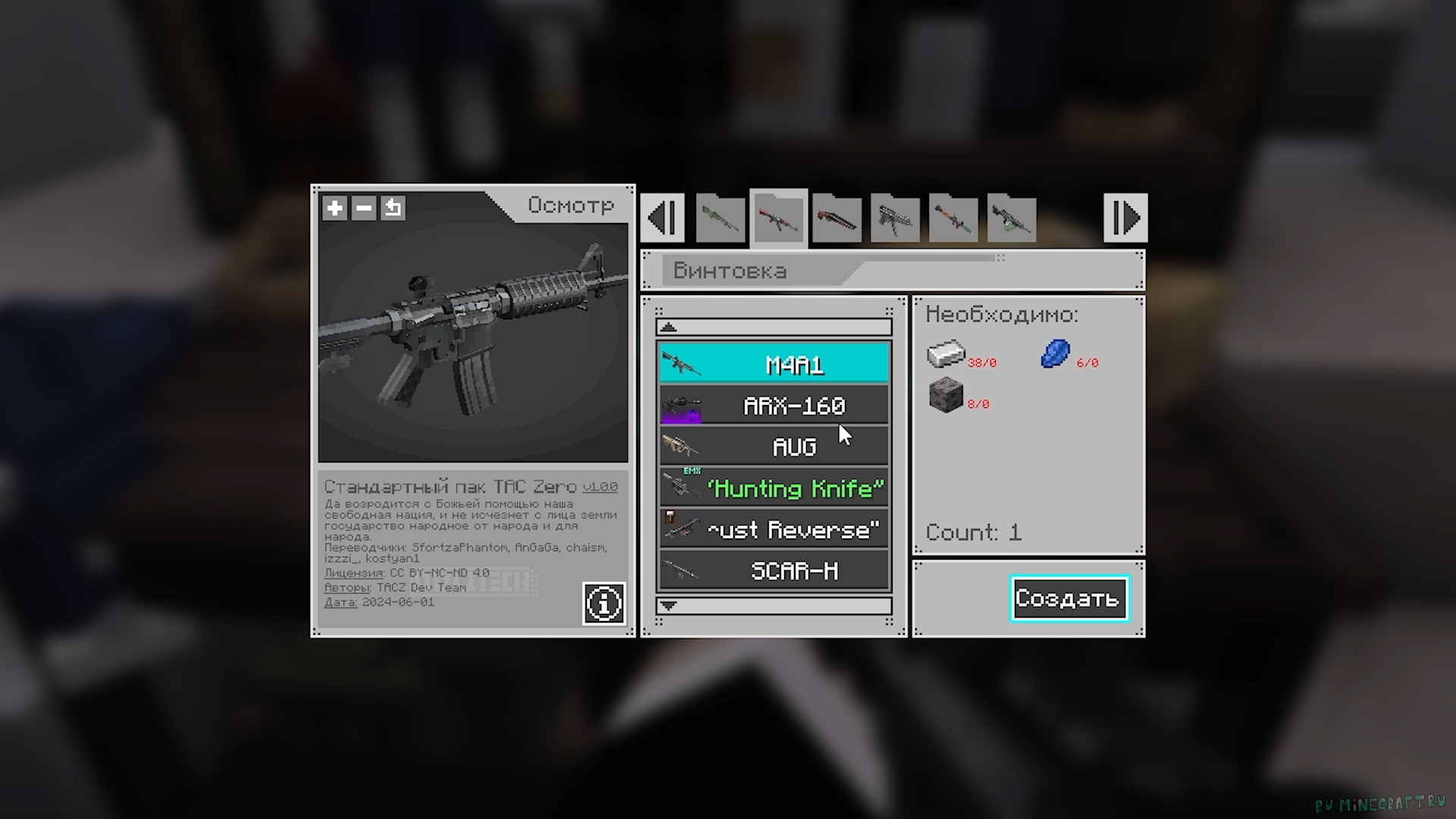The image size is (1456, 819).
Task: Click the weapon list up arrow
Action: coord(773,328)
